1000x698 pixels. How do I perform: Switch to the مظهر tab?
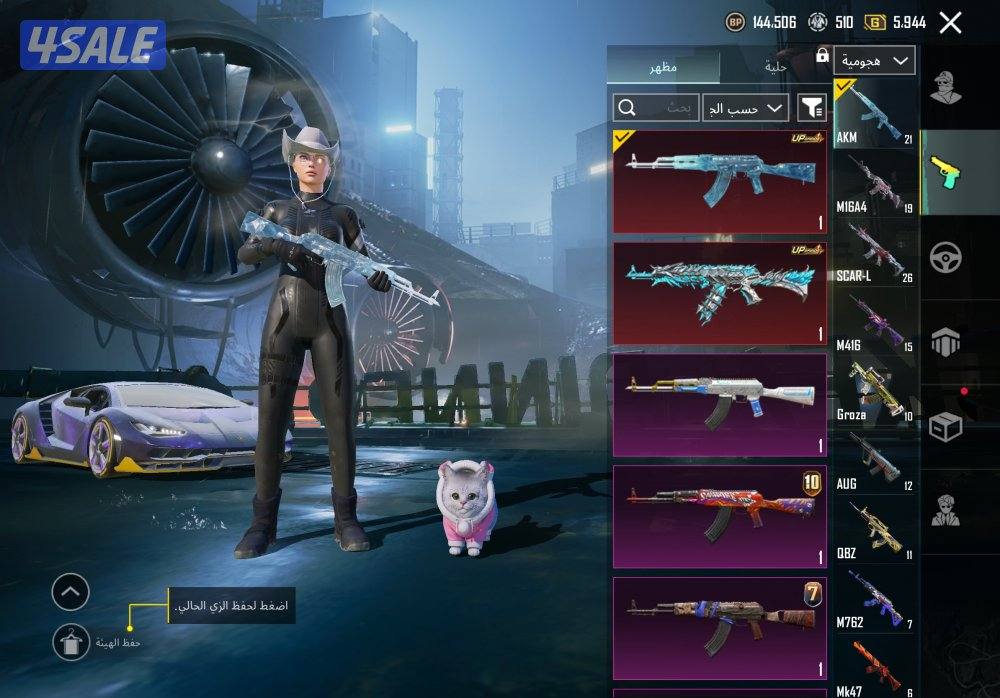(x=662, y=66)
